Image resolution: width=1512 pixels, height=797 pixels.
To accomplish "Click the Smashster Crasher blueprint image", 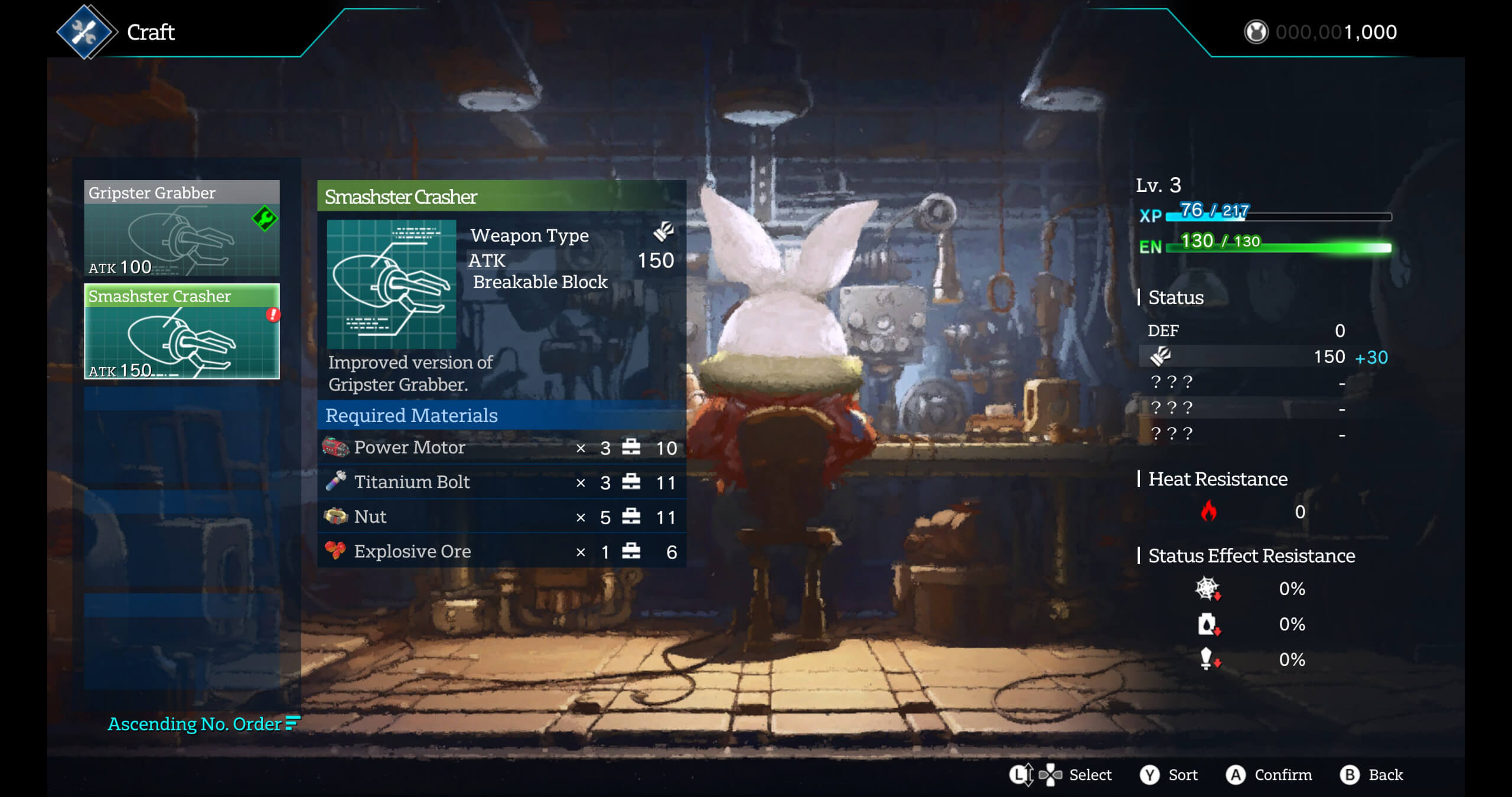I will [x=392, y=284].
